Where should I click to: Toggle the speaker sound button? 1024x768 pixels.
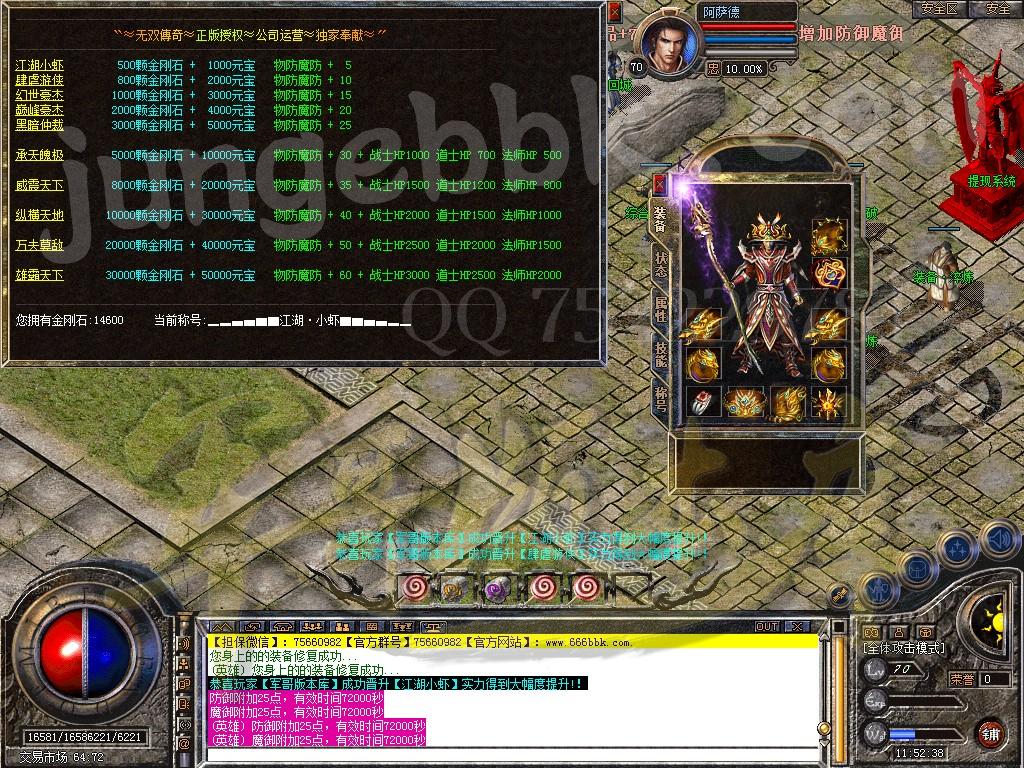pos(998,541)
